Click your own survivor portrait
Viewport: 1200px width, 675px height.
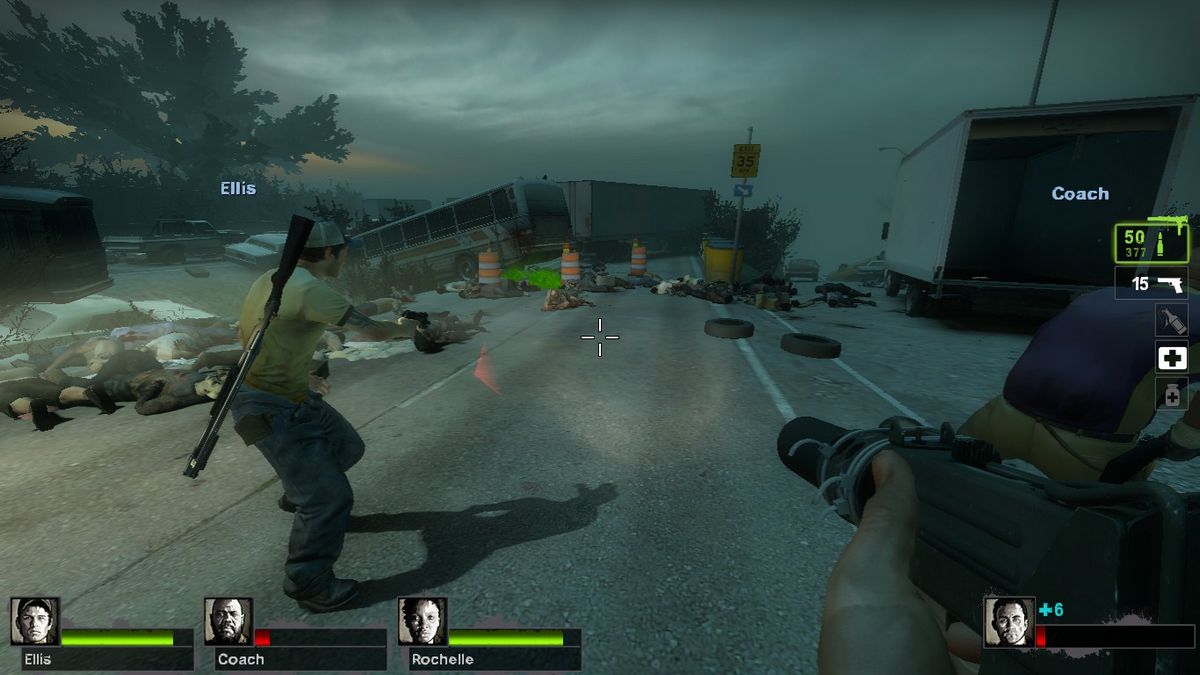[x=1008, y=622]
